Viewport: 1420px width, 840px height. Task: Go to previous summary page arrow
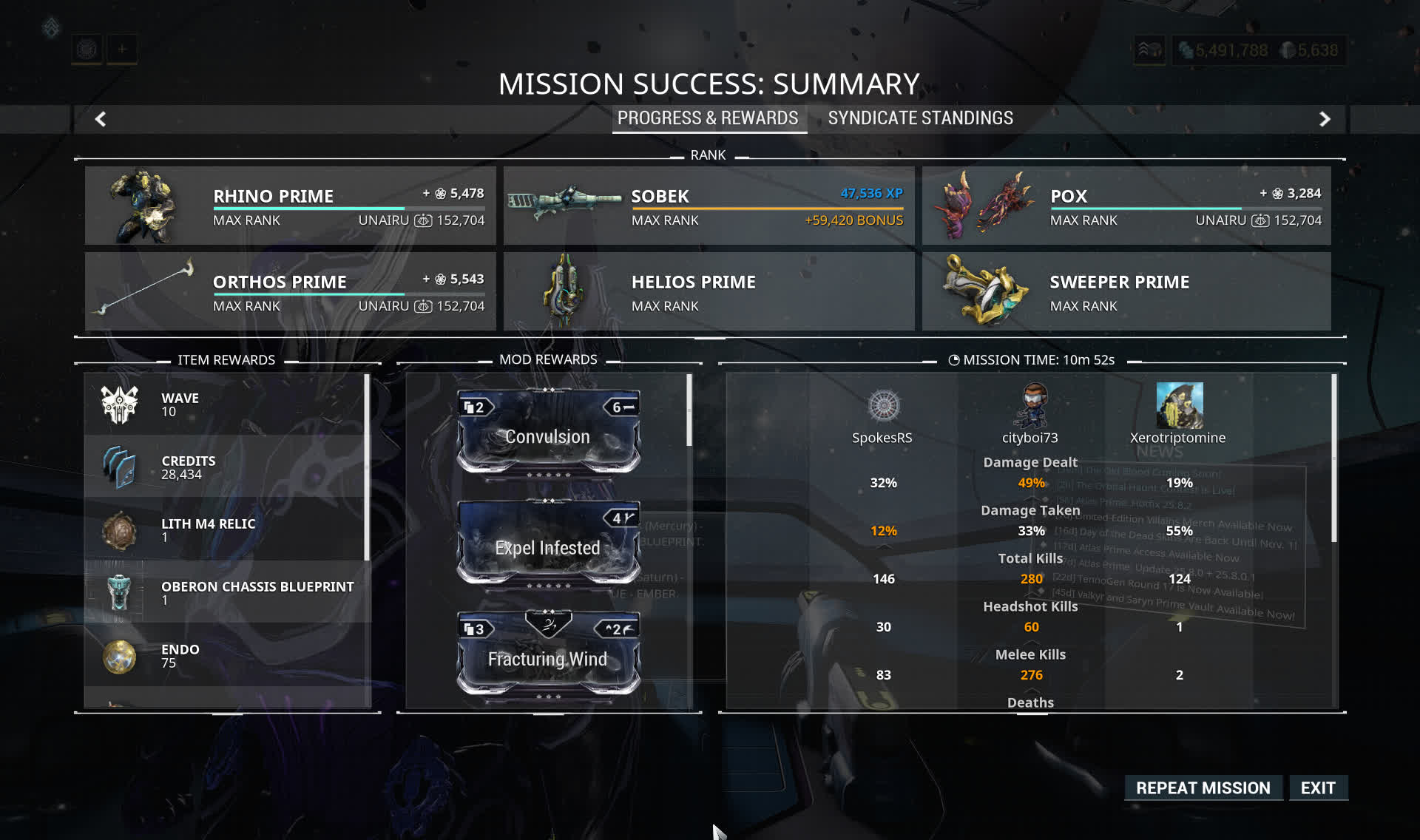pyautogui.click(x=101, y=119)
